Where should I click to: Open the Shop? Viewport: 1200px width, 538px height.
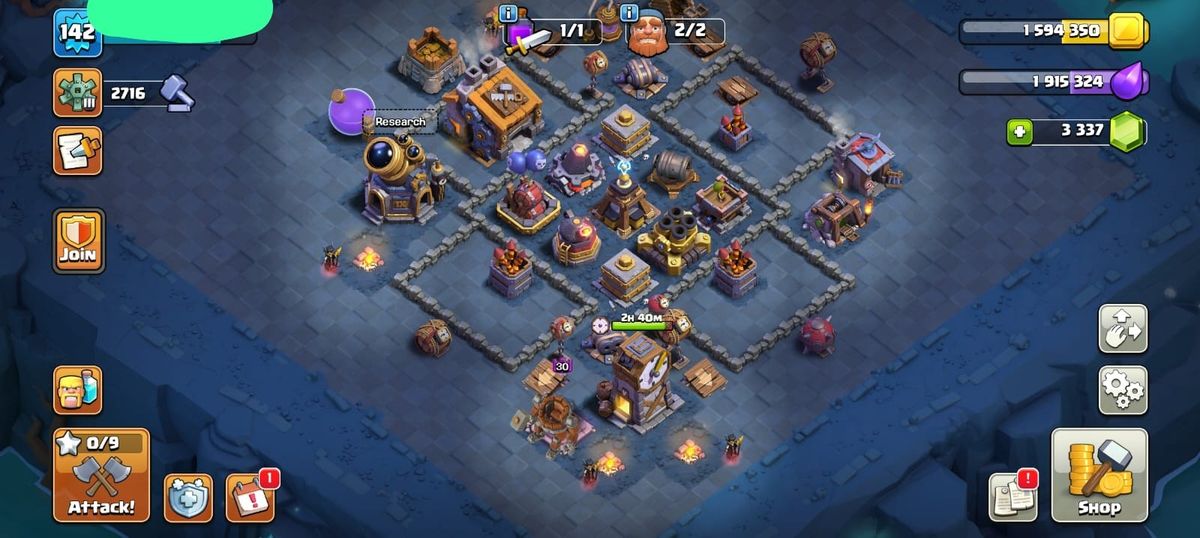1099,476
